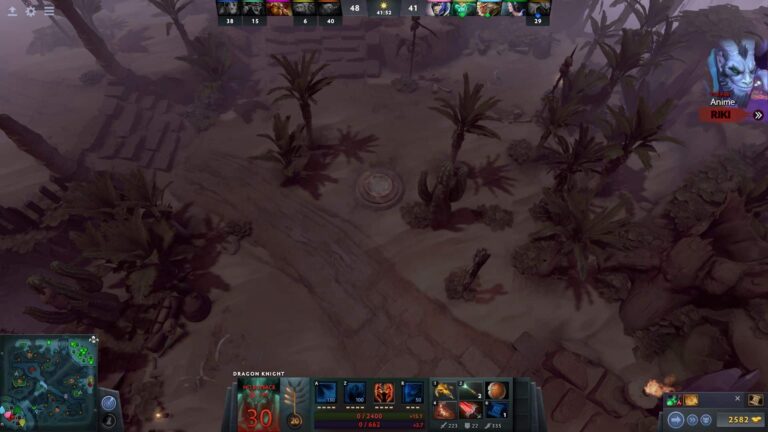768x432 pixels.
Task: Select the first hero portrait in the top bar
Action: pyautogui.click(x=228, y=9)
